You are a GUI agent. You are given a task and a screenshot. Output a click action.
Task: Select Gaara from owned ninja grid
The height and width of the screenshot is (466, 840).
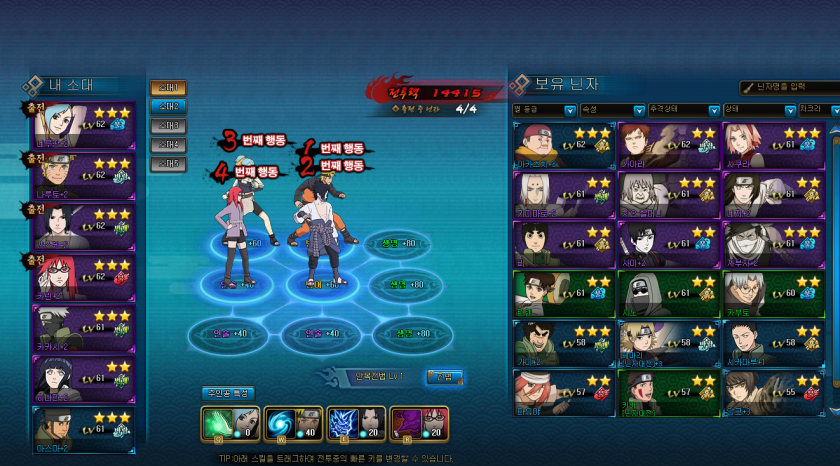tap(666, 146)
